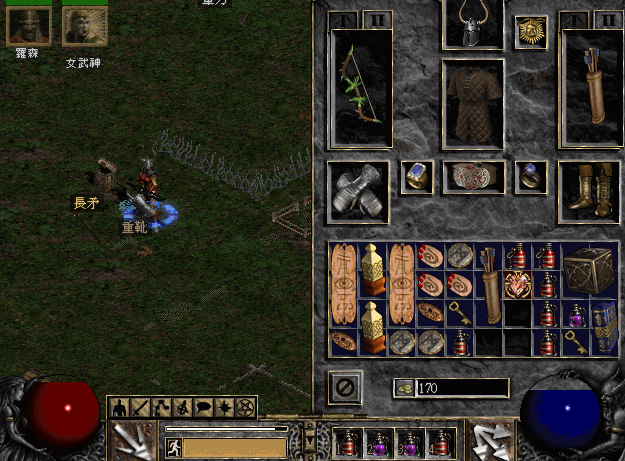Pick up the Horadric Cube
The height and width of the screenshot is (461, 625).
tap(585, 269)
